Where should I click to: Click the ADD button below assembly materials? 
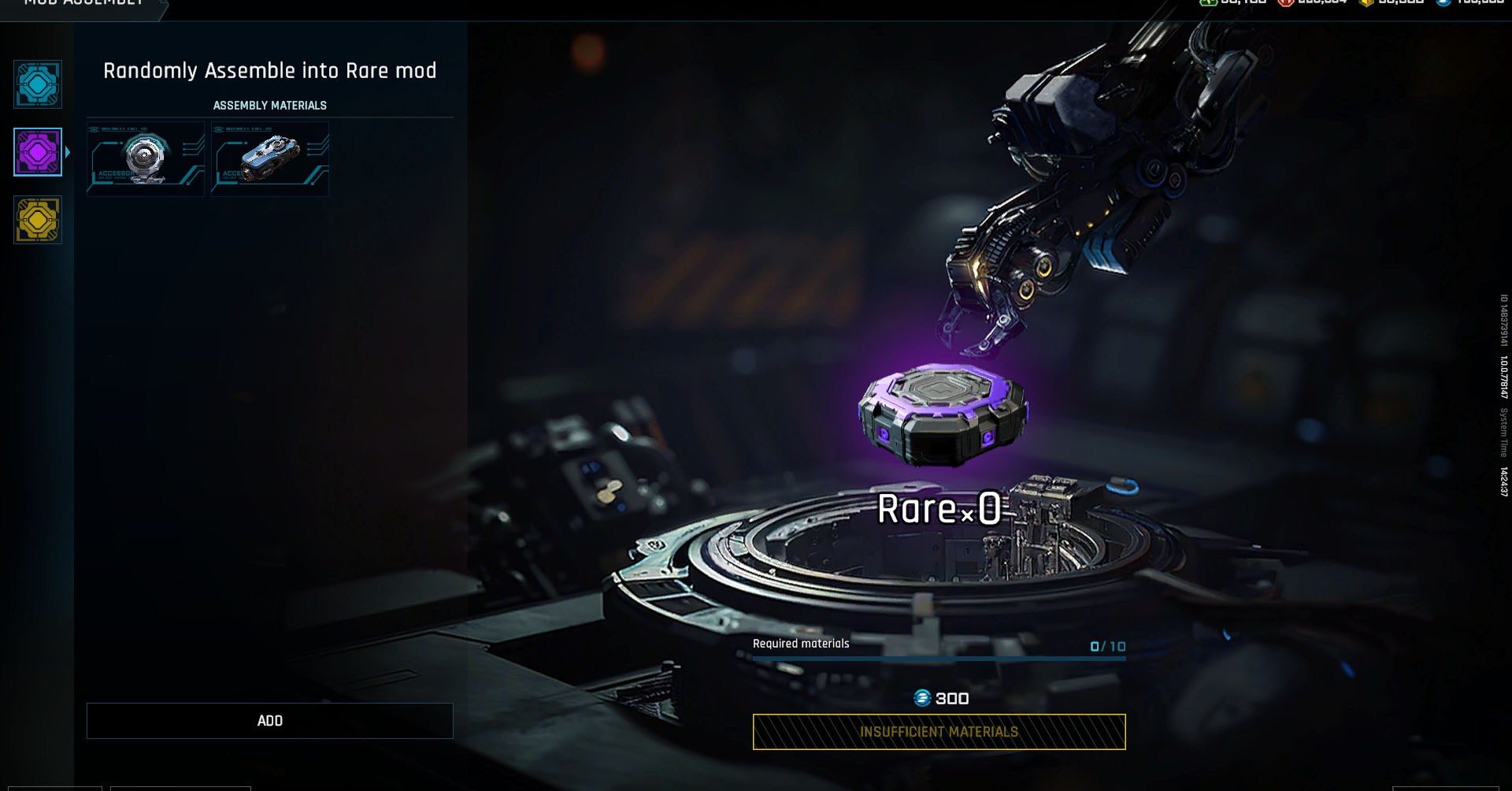tap(270, 720)
